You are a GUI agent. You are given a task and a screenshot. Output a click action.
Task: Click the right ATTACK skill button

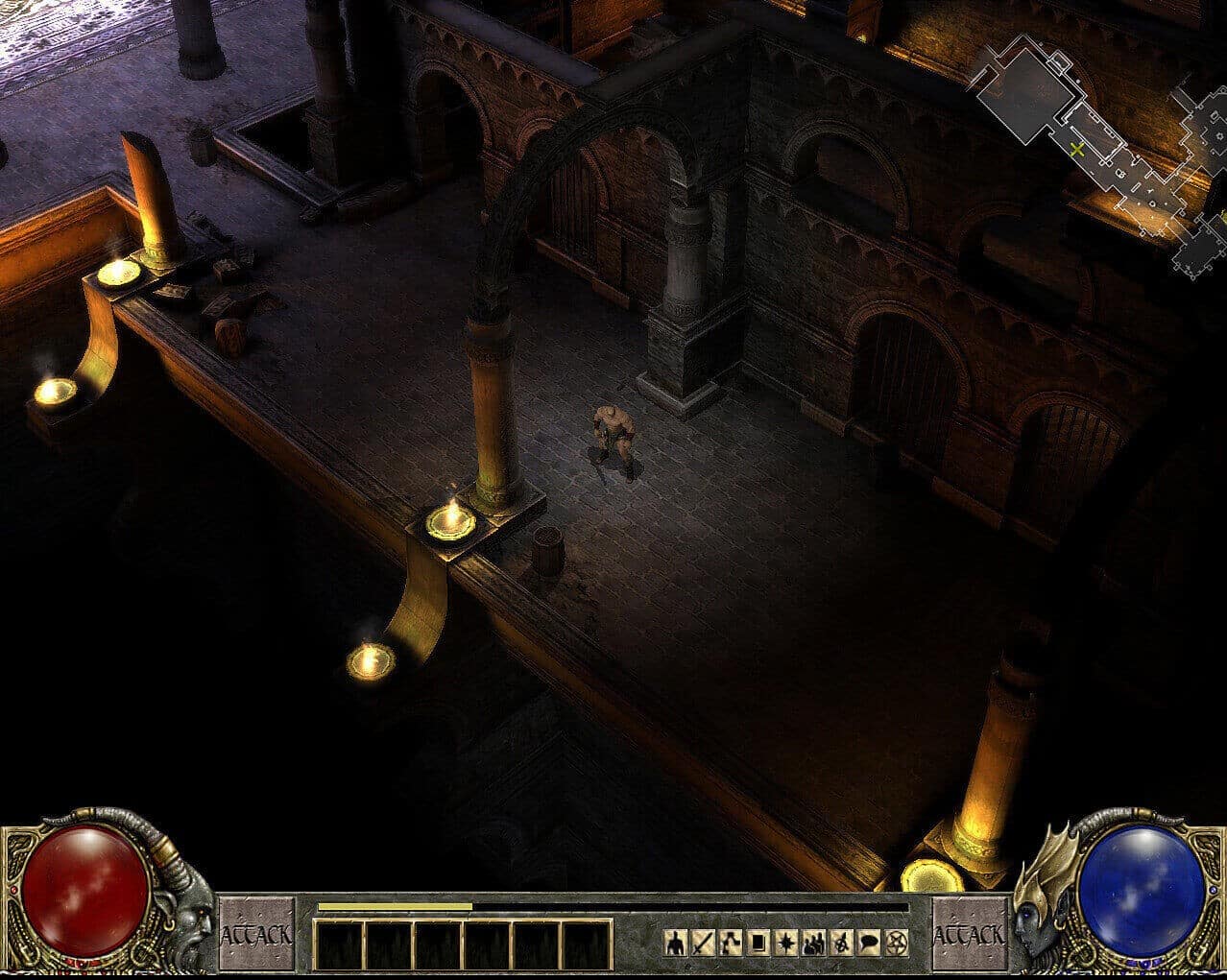click(970, 933)
